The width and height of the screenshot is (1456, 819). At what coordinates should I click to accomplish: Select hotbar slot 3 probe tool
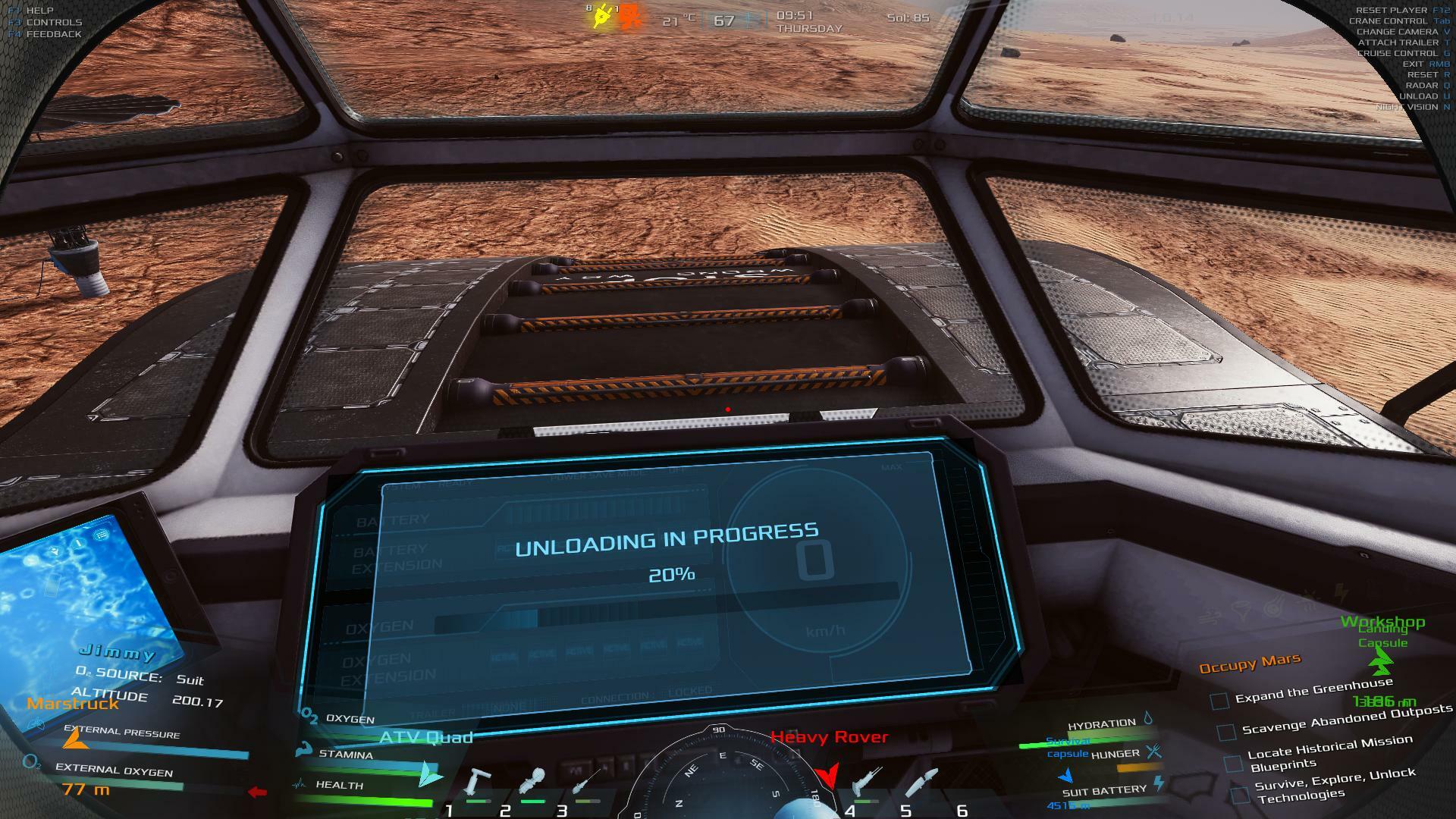coord(585,783)
